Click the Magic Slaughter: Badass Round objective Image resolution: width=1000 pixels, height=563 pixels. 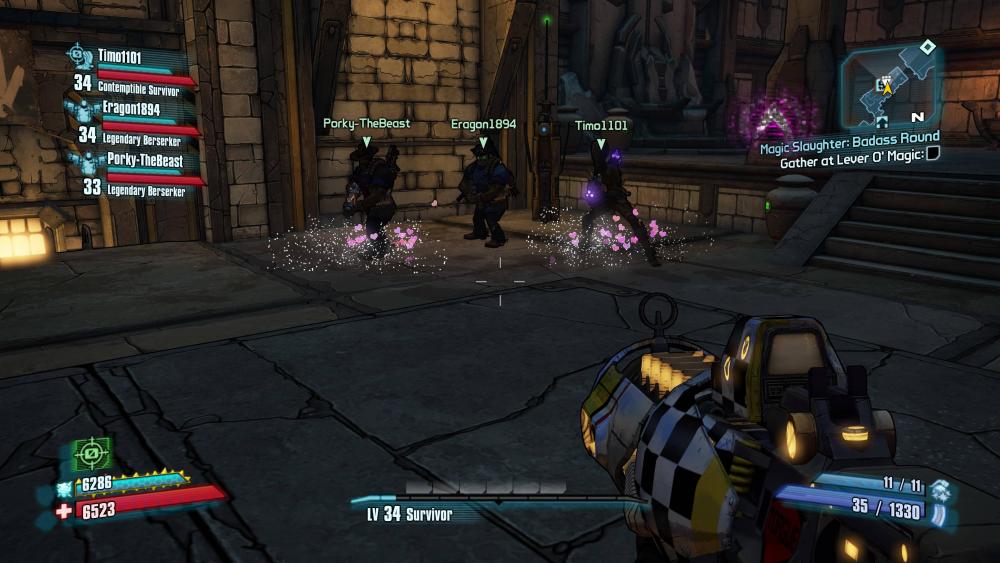(849, 137)
